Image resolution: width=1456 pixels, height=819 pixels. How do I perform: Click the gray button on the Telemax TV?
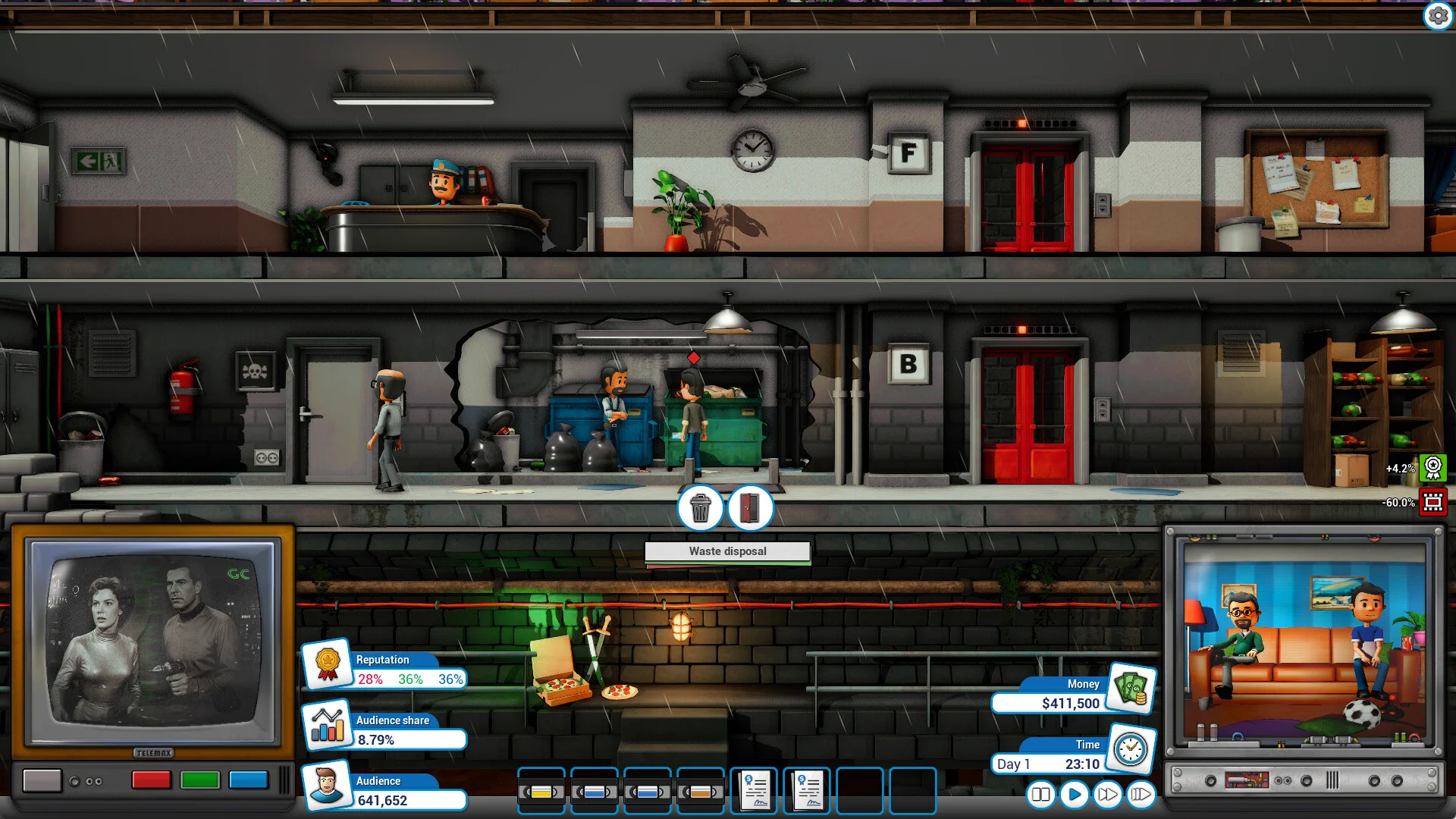point(42,780)
